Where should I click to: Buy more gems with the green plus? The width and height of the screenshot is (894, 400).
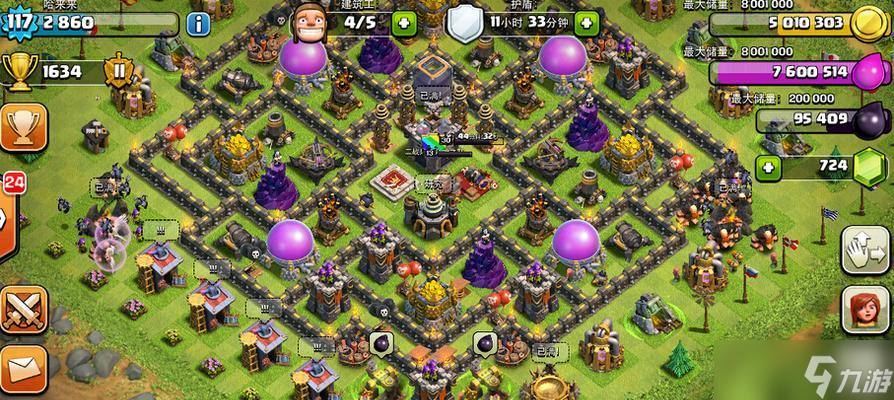[x=769, y=166]
